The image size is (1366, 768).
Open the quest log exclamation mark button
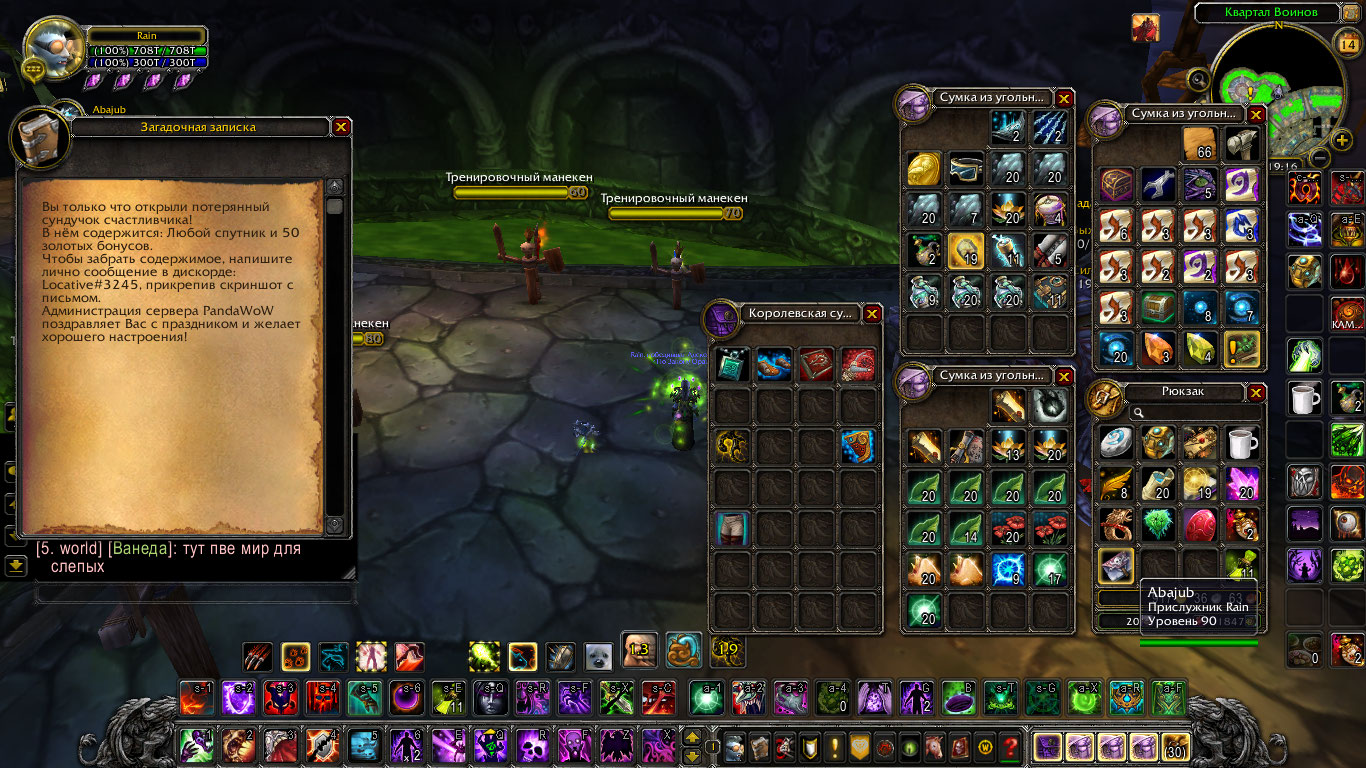coord(834,746)
